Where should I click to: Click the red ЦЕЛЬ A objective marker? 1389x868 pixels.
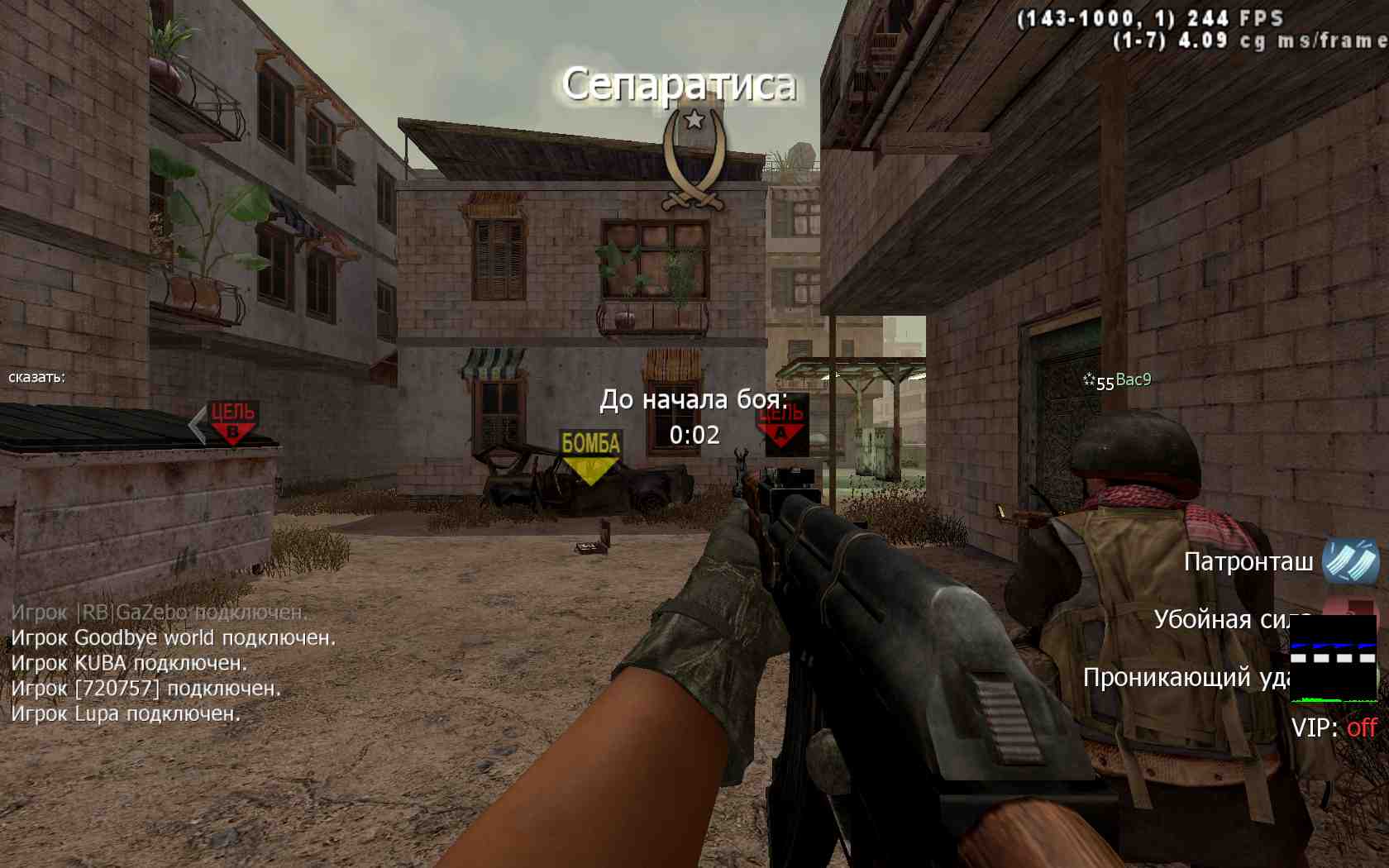tap(781, 426)
